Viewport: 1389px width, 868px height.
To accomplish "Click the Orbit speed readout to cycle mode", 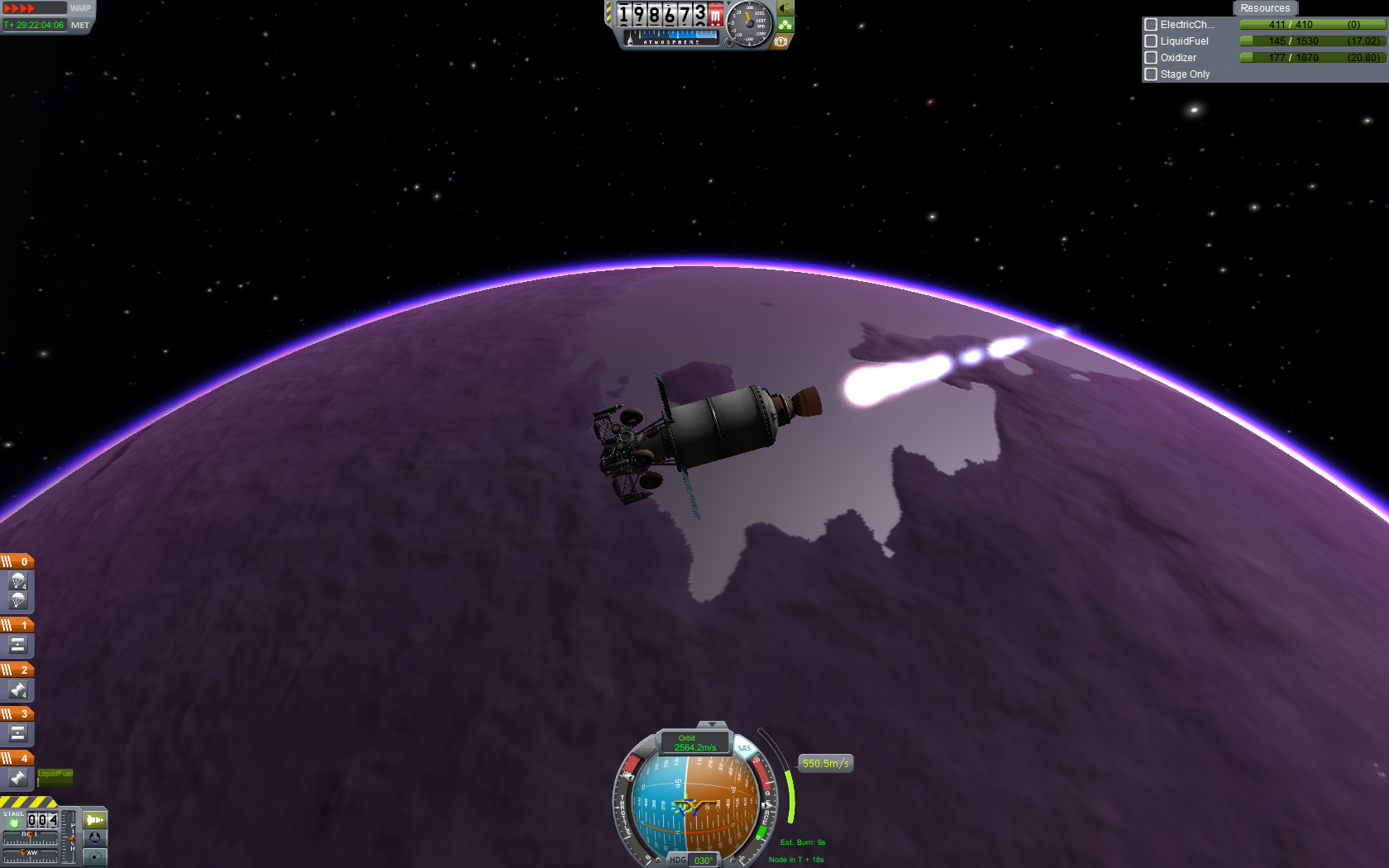I will (694, 743).
